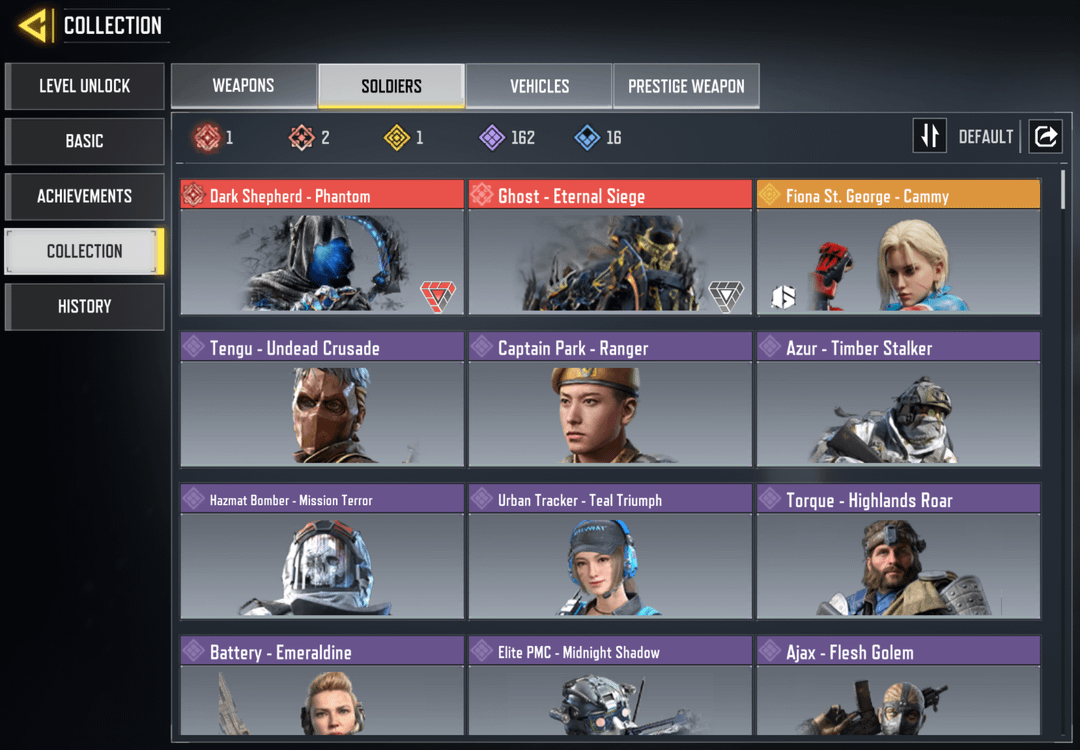Switch to the Prestige Weapon tab
Viewport: 1080px width, 750px height.
pos(686,86)
